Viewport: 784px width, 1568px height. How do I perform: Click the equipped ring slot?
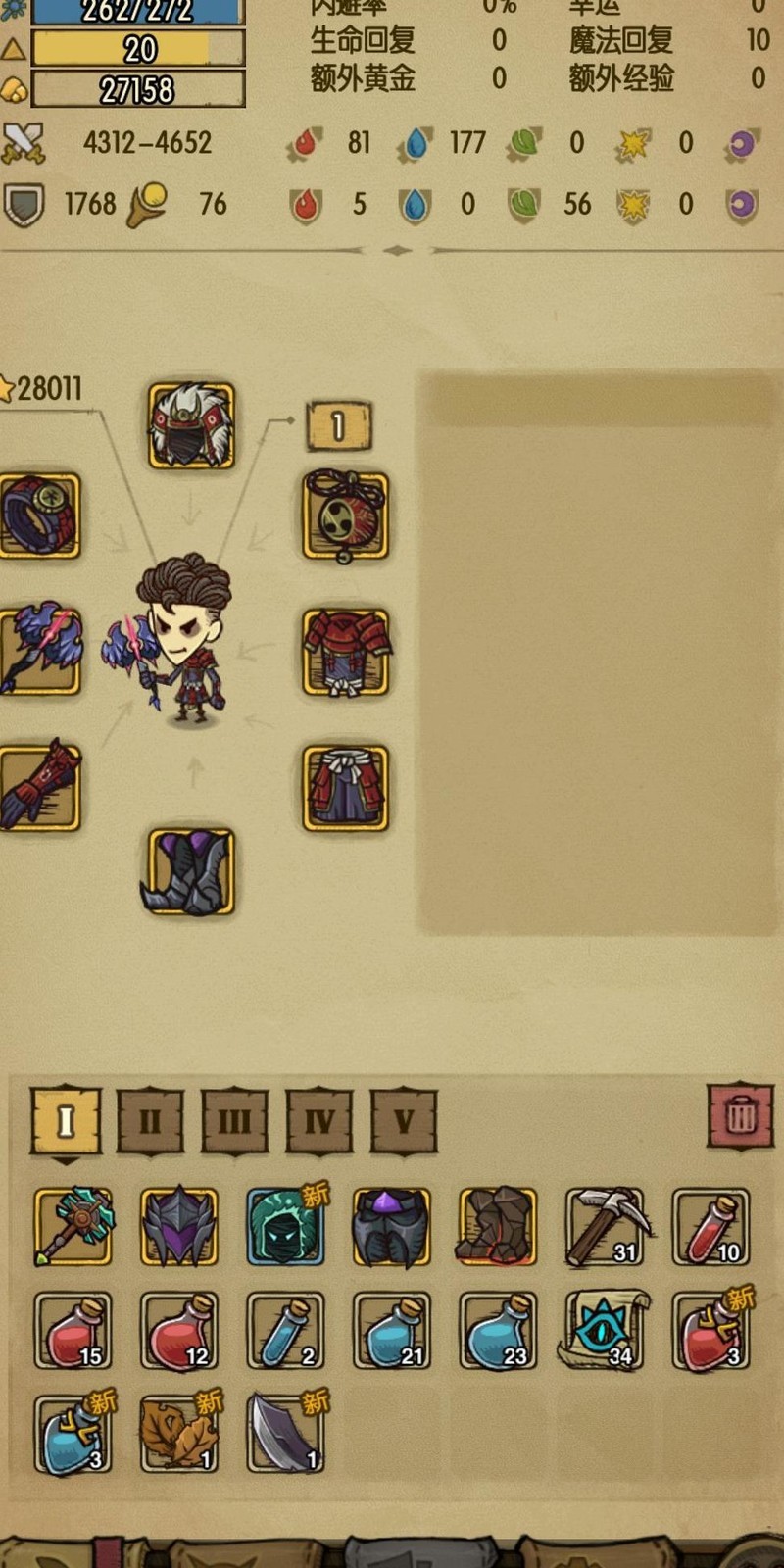click(39, 516)
